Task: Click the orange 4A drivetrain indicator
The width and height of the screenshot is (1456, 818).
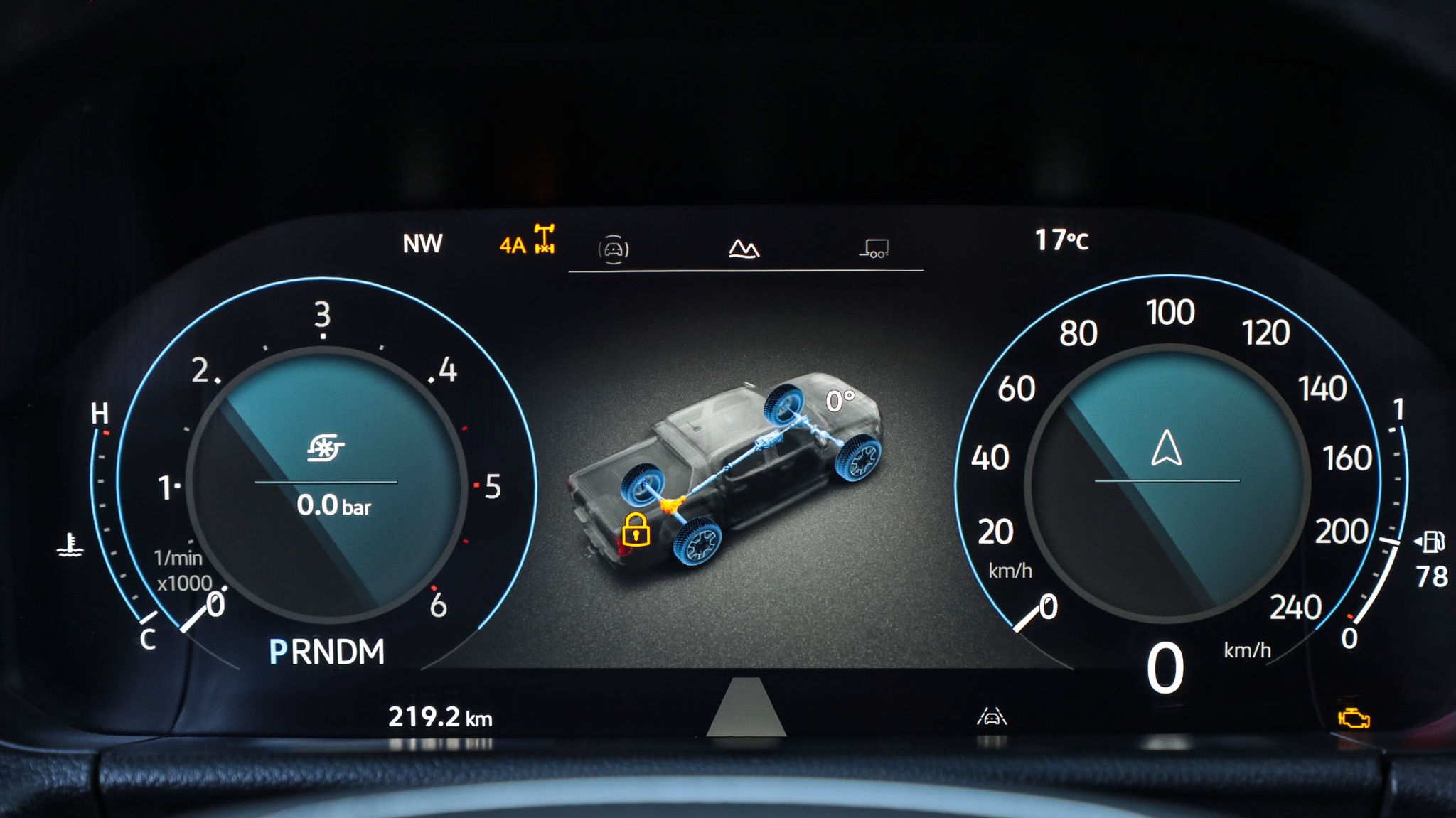Action: pos(527,242)
